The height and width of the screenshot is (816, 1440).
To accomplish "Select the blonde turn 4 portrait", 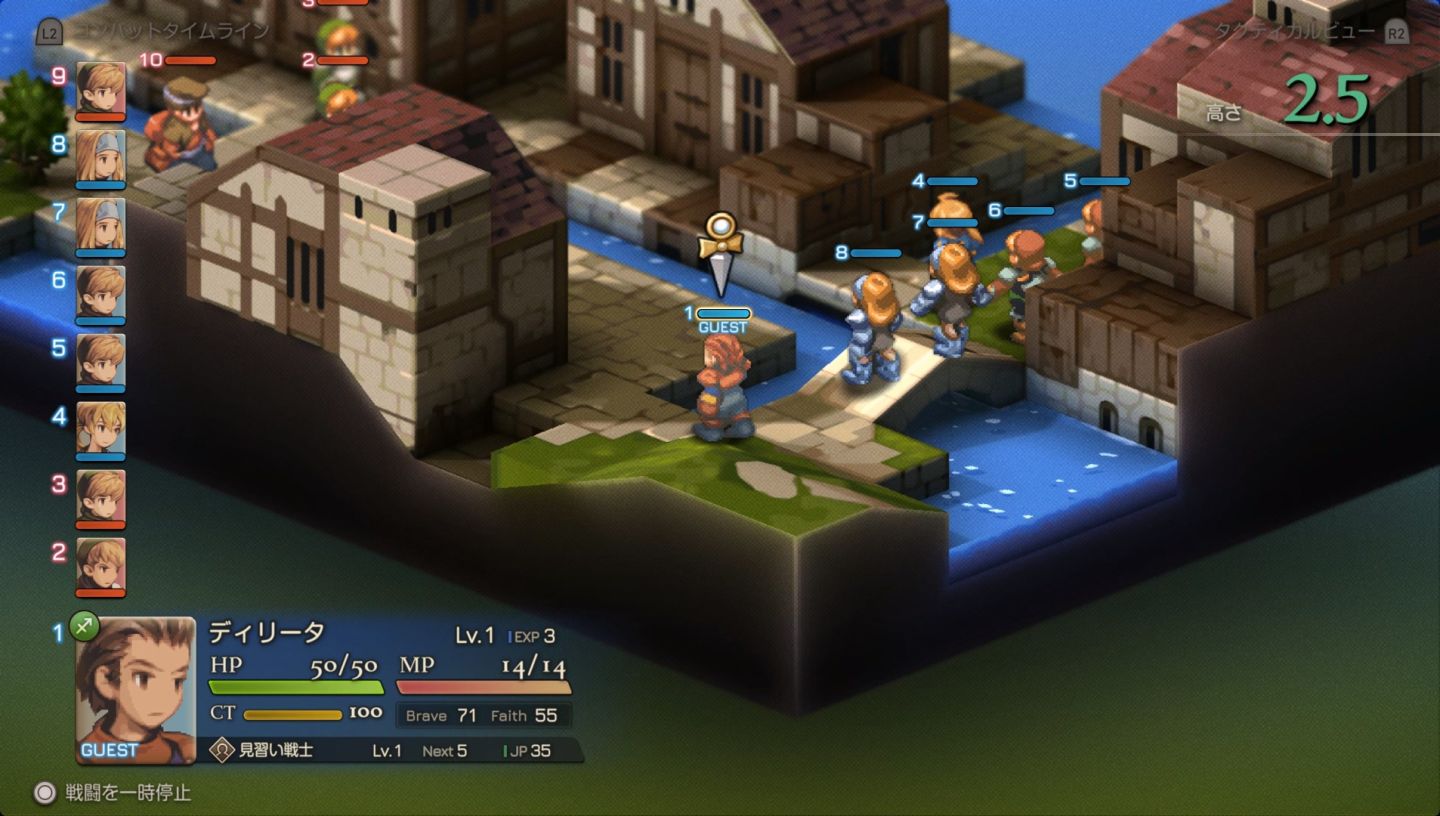I will click(x=101, y=428).
